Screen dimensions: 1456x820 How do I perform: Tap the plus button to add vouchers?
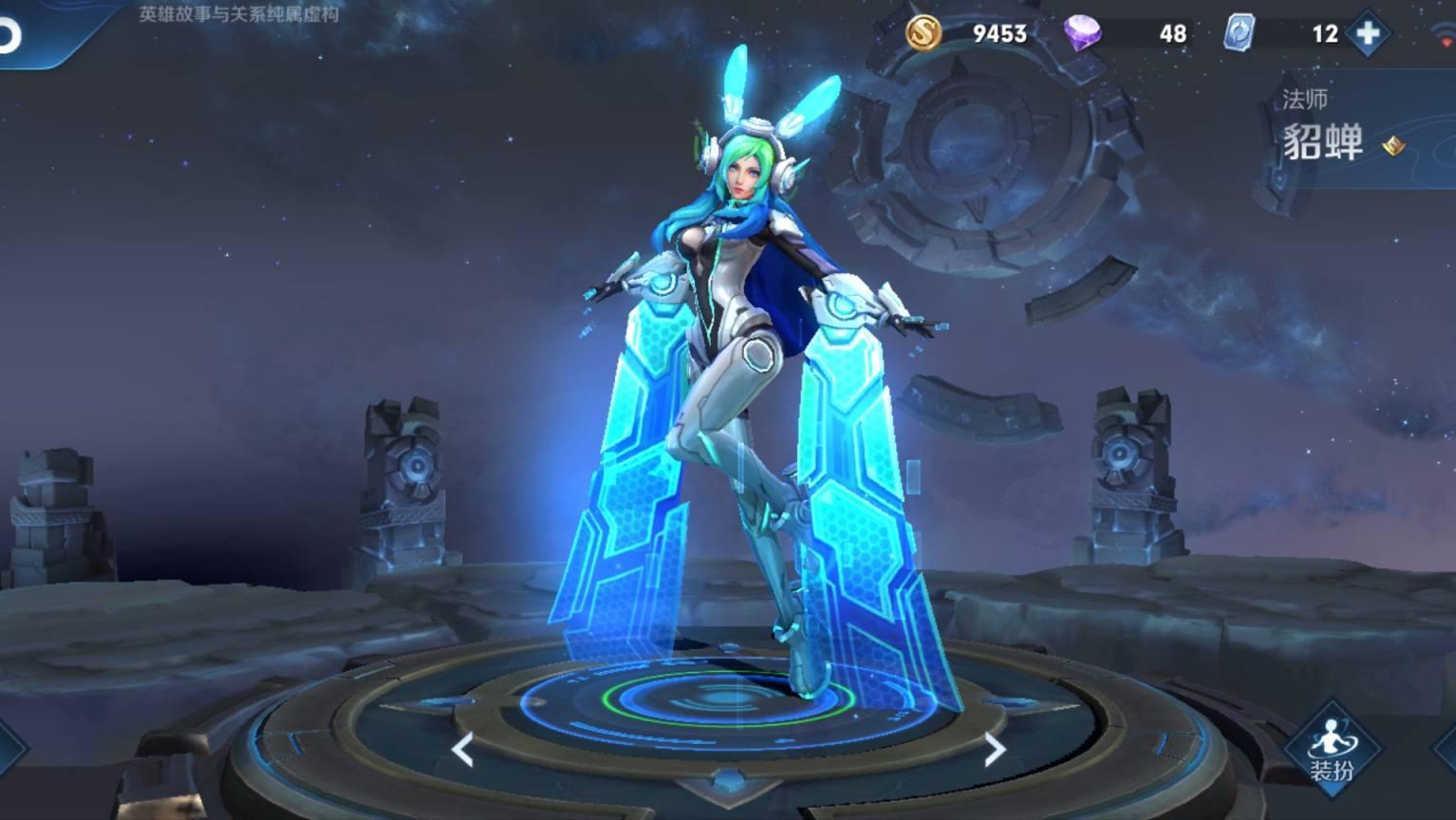1368,34
